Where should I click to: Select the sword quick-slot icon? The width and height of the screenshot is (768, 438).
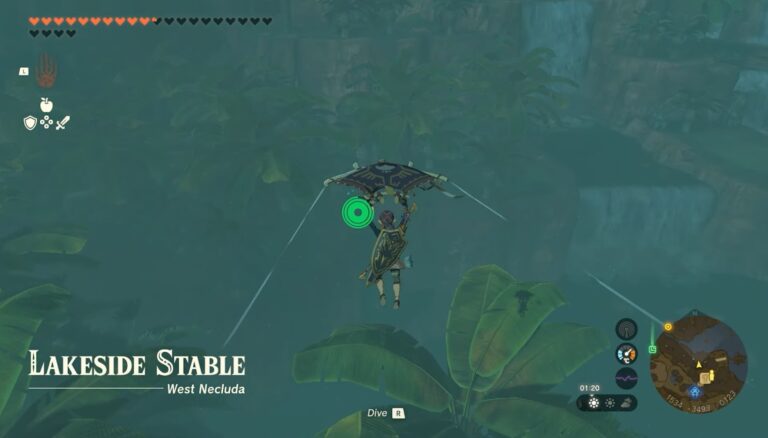(x=63, y=122)
